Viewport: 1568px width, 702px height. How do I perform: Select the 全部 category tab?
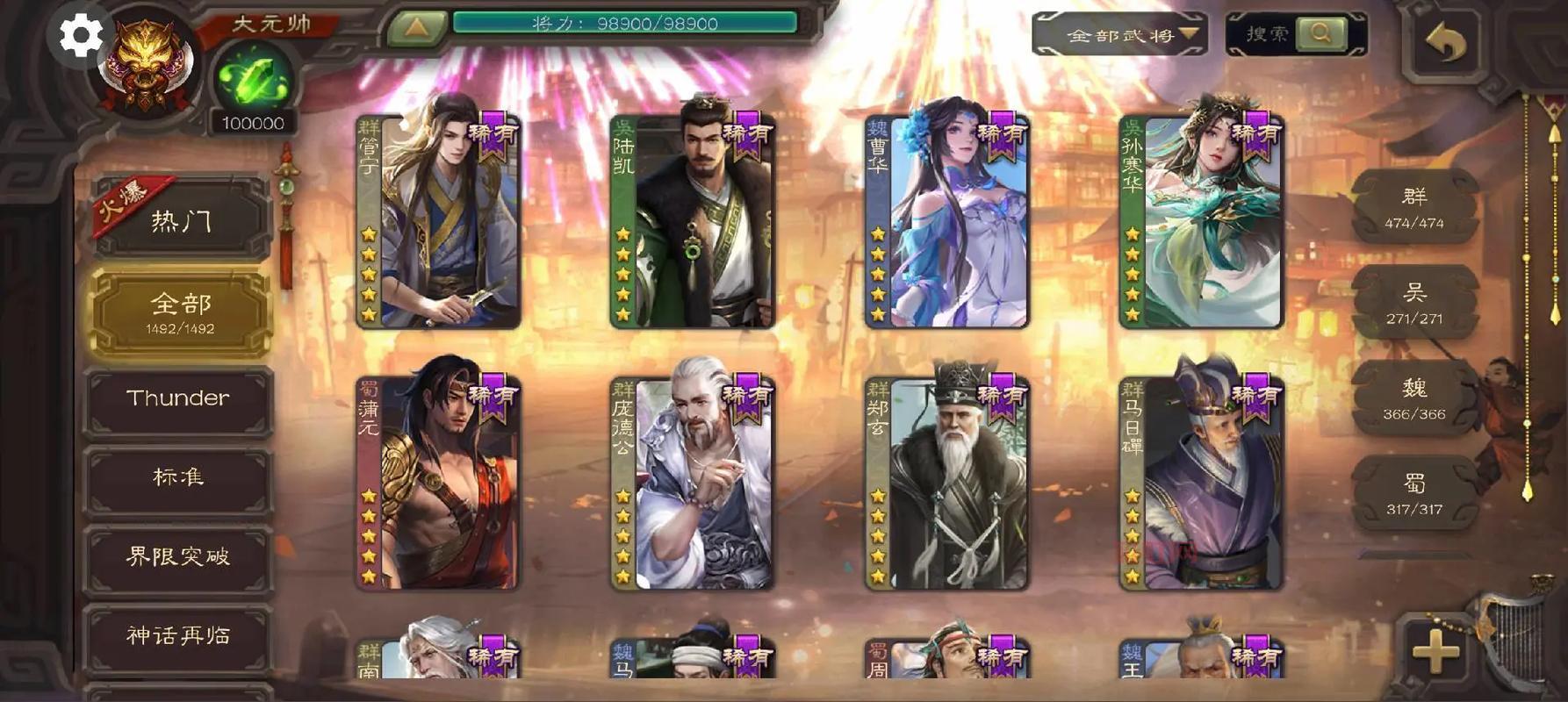click(180, 312)
